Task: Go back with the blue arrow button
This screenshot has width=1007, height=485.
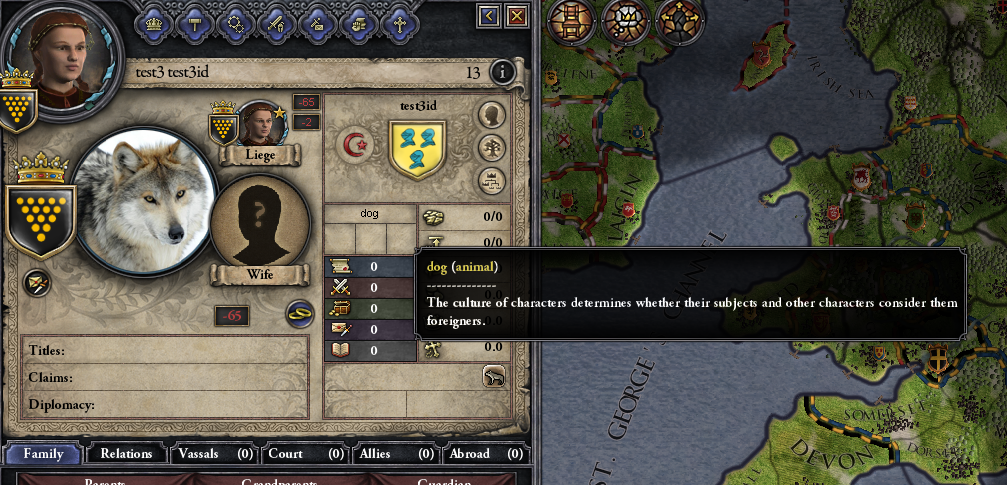Action: [x=488, y=15]
